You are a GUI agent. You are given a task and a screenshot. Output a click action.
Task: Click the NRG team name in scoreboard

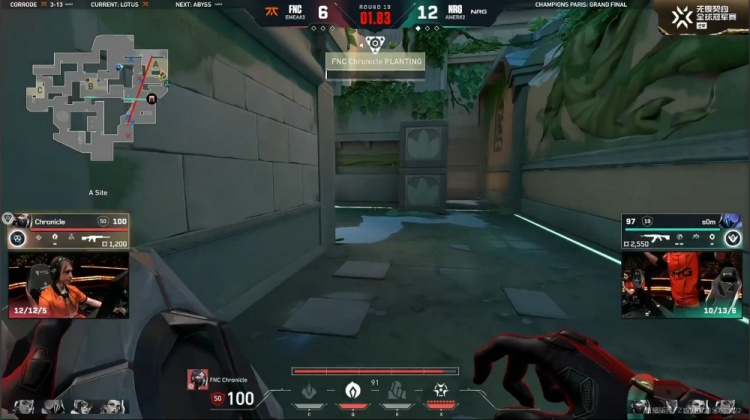pyautogui.click(x=456, y=9)
